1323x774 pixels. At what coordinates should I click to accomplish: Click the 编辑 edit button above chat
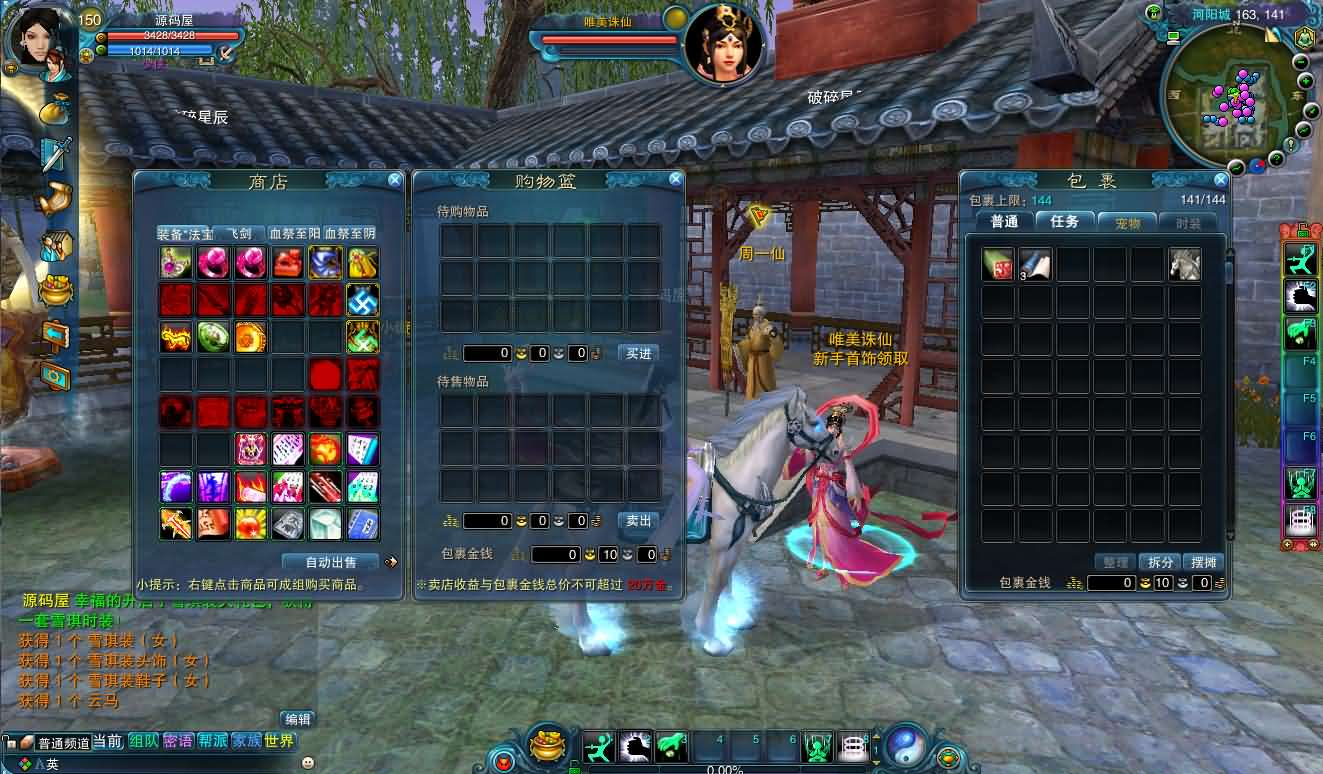pyautogui.click(x=297, y=719)
